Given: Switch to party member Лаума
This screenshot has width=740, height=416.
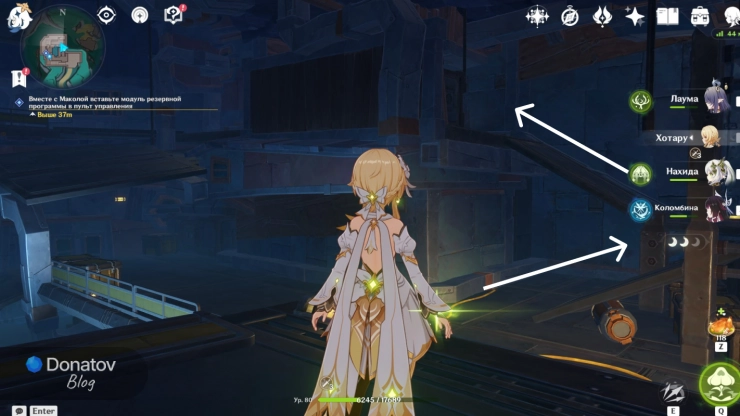Looking at the screenshot, I should coord(717,99).
